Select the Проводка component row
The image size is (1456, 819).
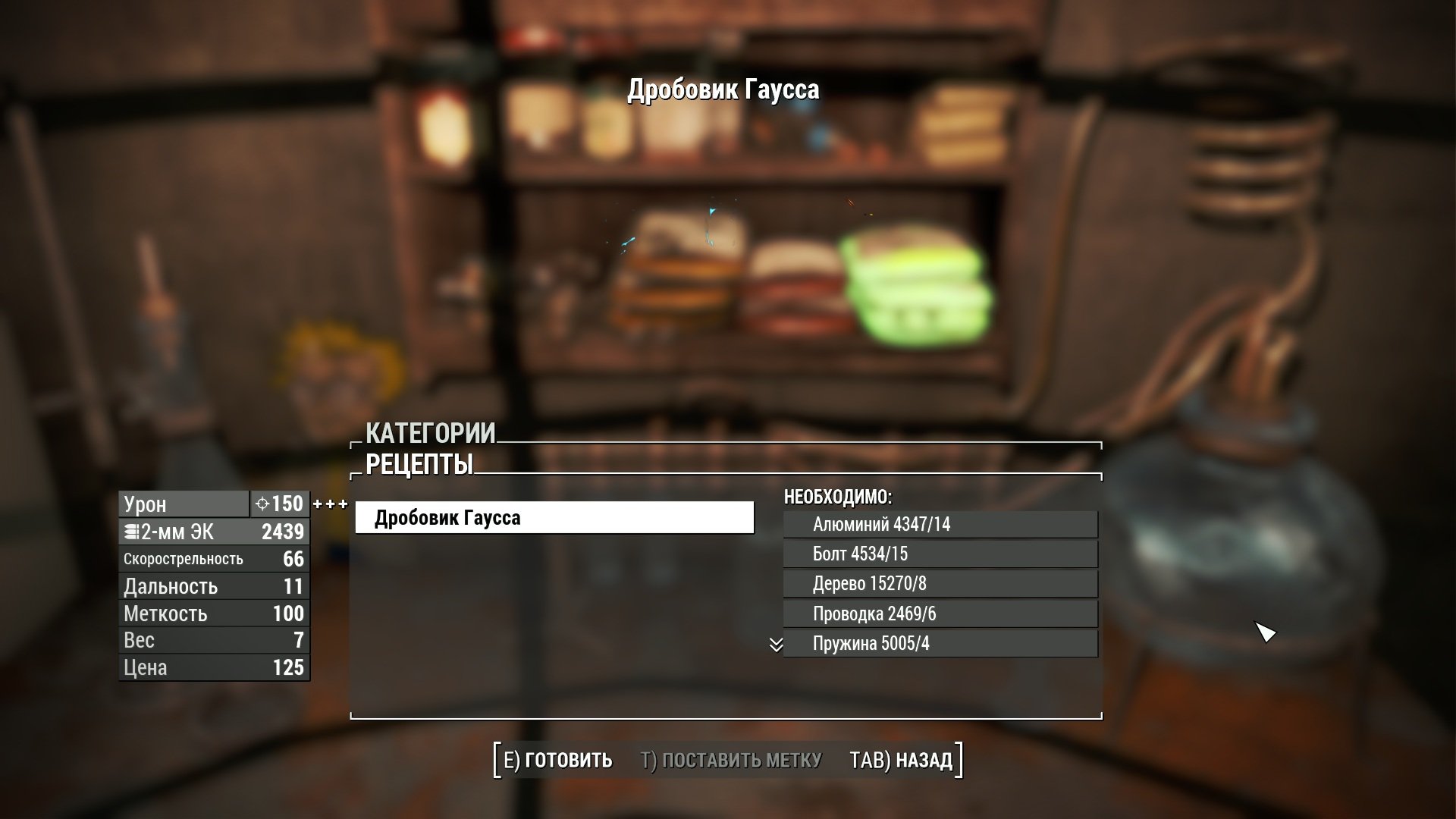940,613
